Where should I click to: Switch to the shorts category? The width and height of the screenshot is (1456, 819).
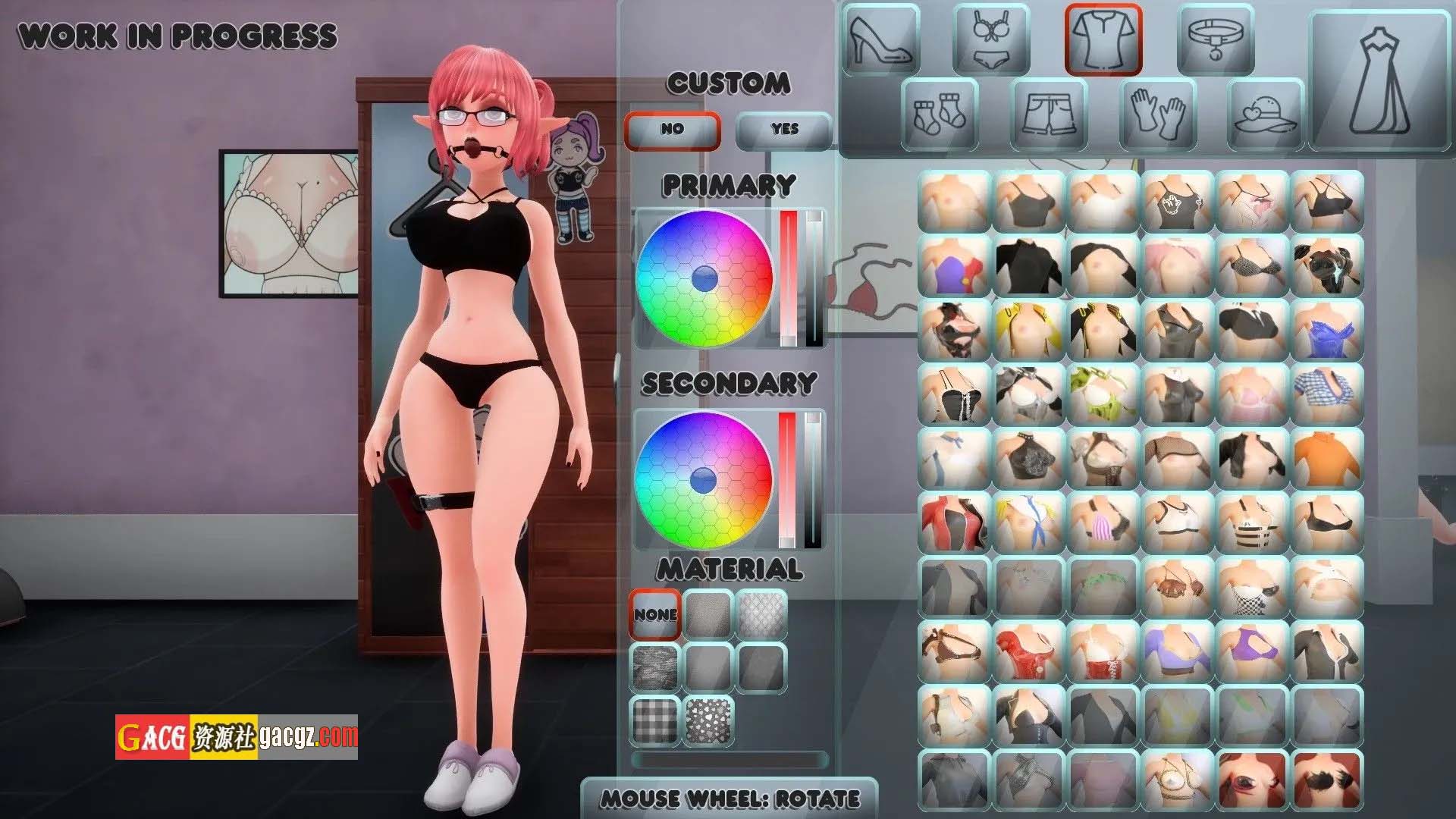click(x=1050, y=114)
